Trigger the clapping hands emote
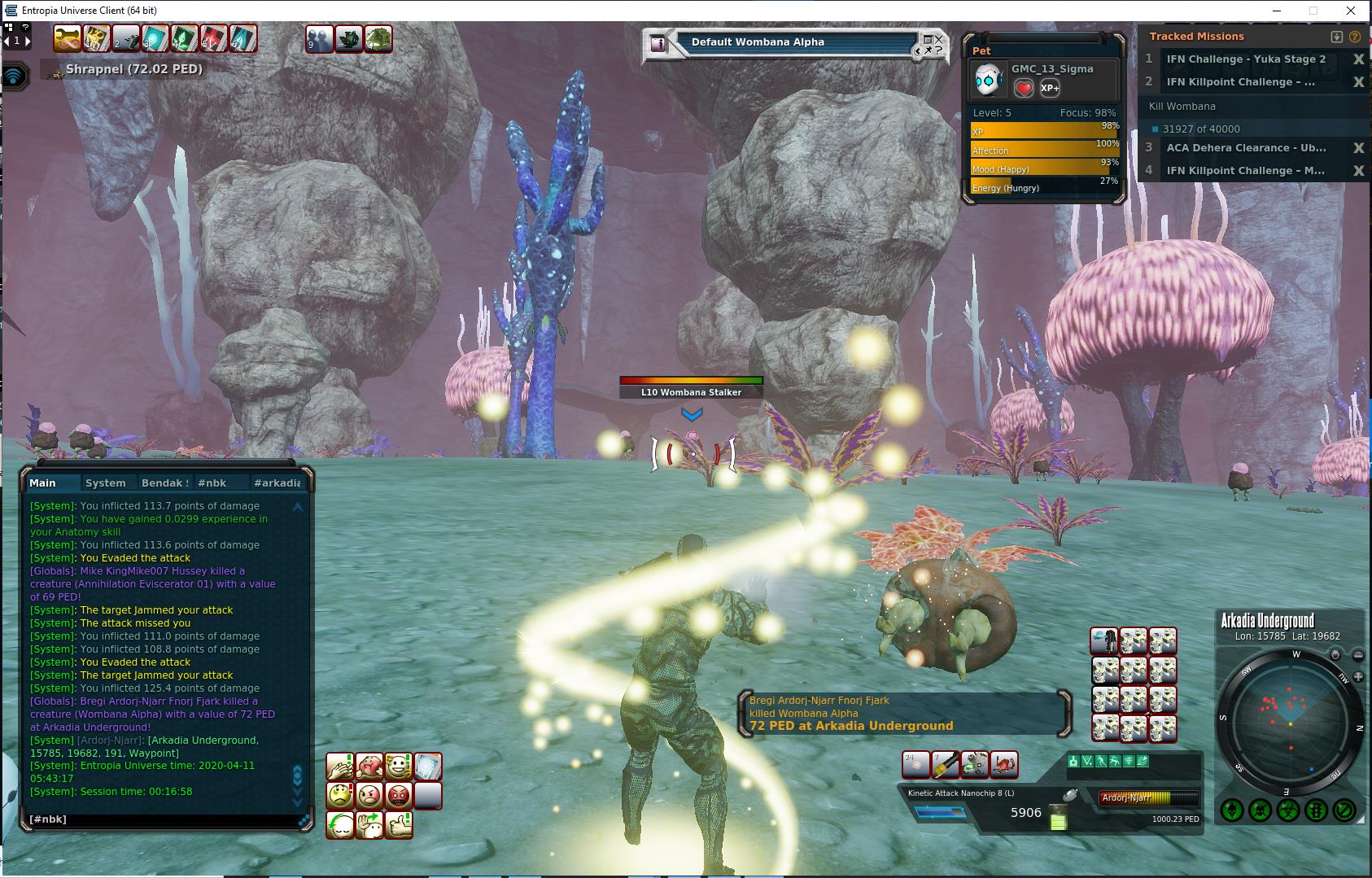The height and width of the screenshot is (878, 1372). pos(340,767)
